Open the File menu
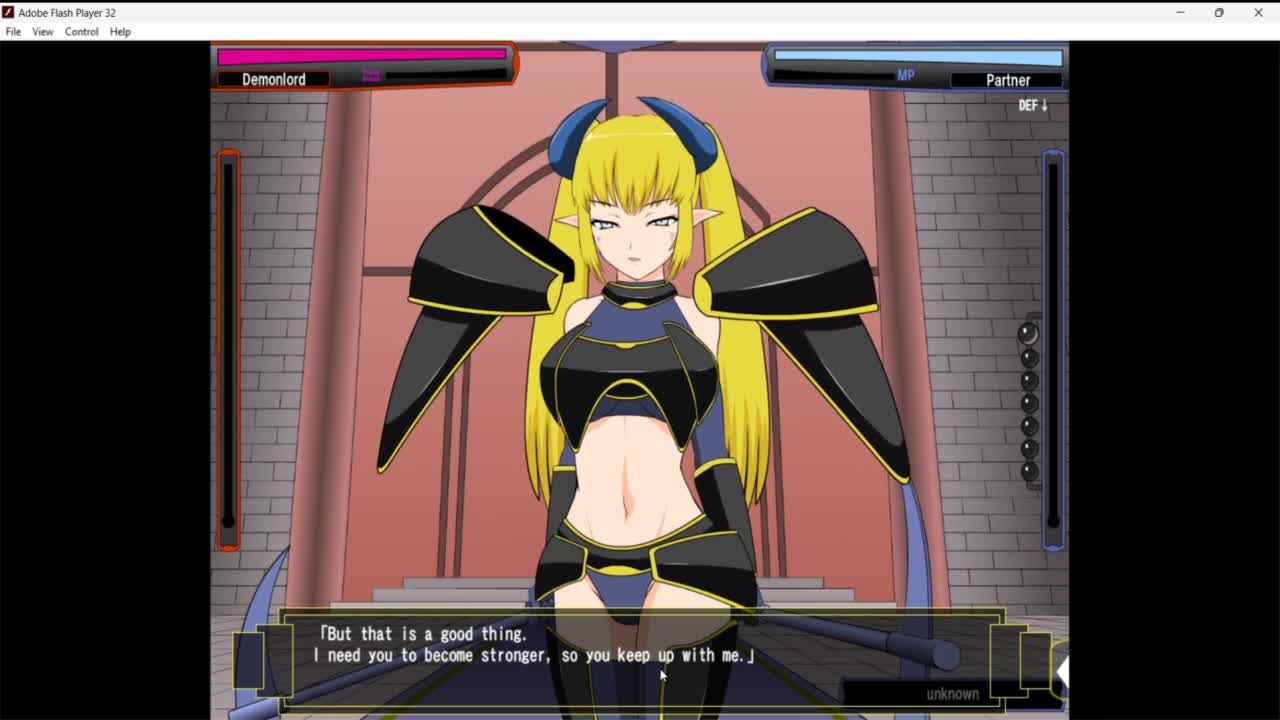The image size is (1280, 720). pos(13,32)
